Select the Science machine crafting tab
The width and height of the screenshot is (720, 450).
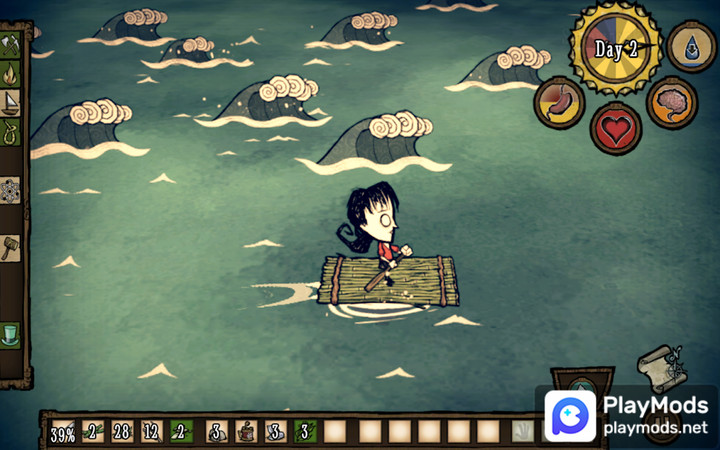(x=12, y=190)
